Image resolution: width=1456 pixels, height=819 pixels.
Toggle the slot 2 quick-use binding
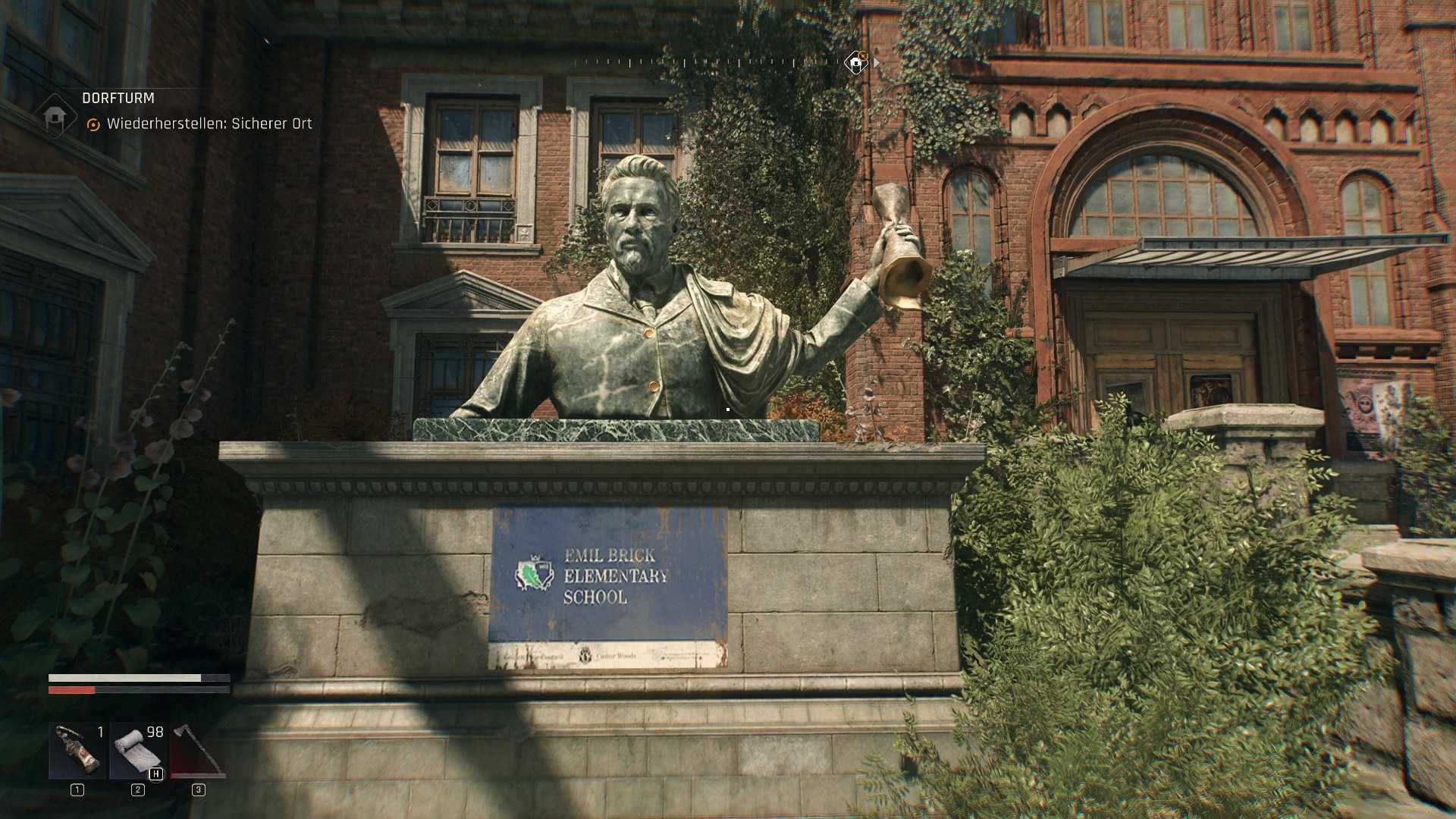point(137,789)
